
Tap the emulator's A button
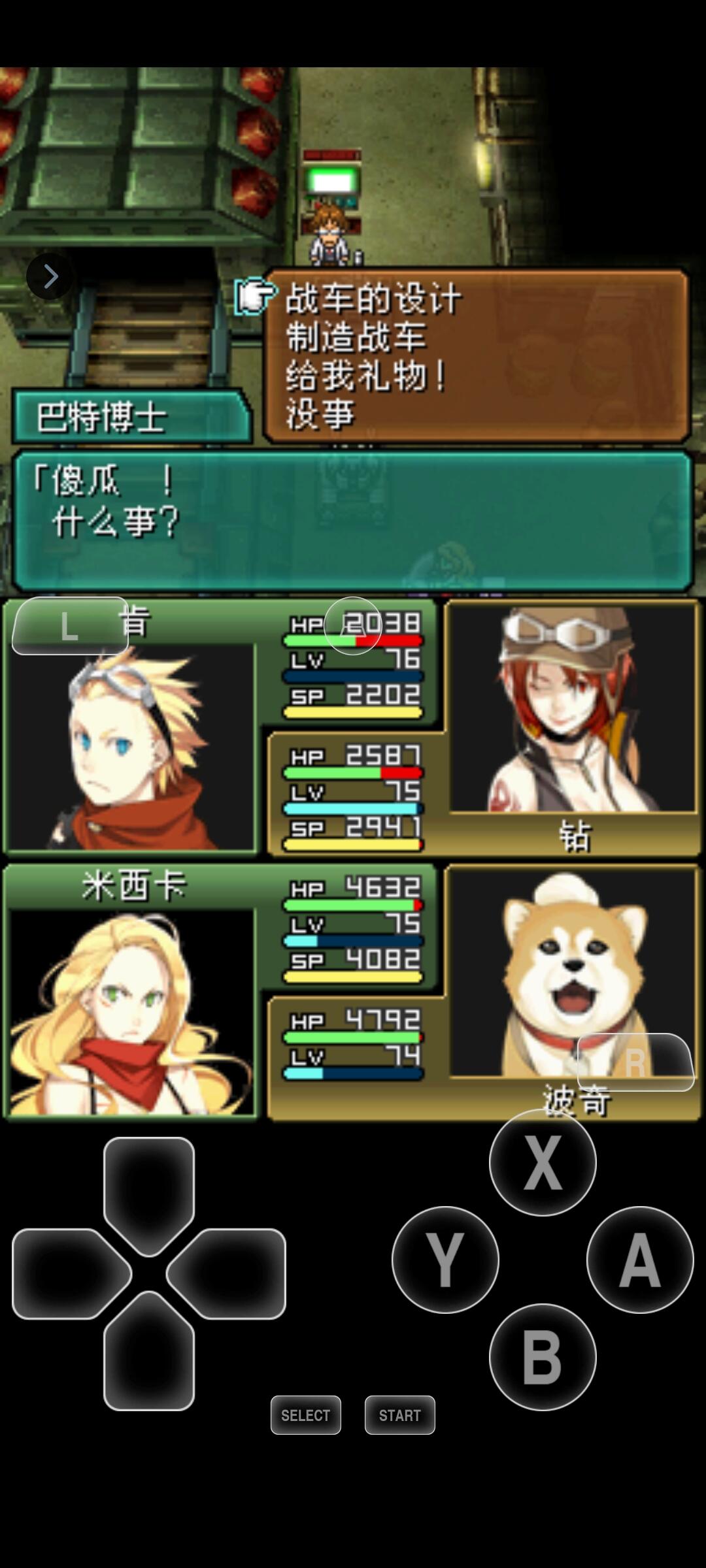(639, 1259)
